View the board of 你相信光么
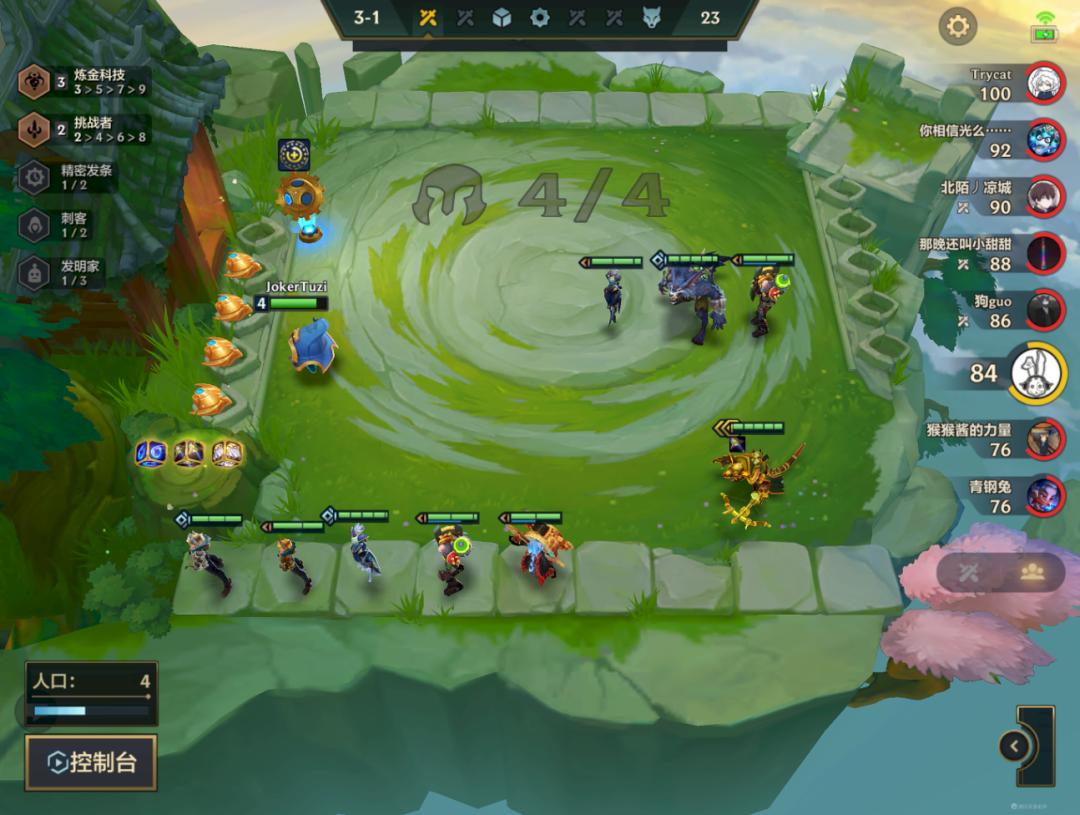Viewport: 1080px width, 815px height. click(x=1045, y=139)
